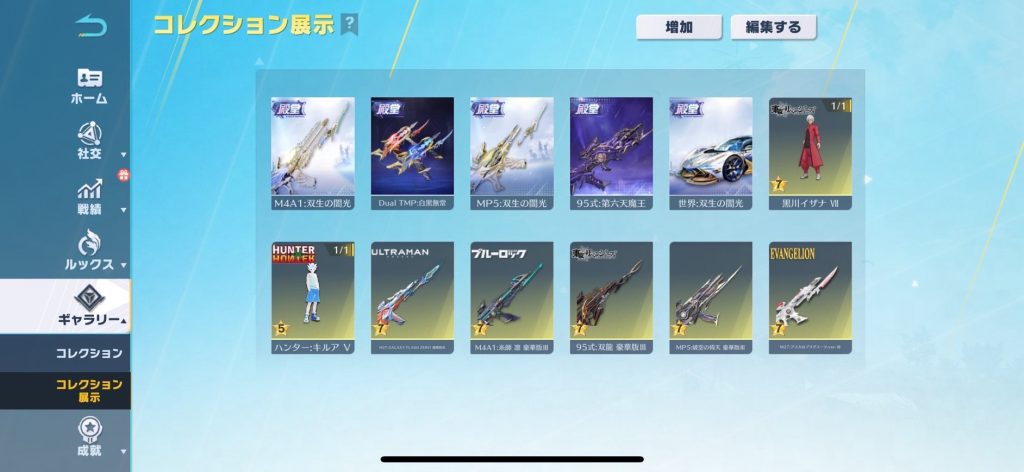Open the ホーム section
This screenshot has width=1024, height=472.
(89, 86)
